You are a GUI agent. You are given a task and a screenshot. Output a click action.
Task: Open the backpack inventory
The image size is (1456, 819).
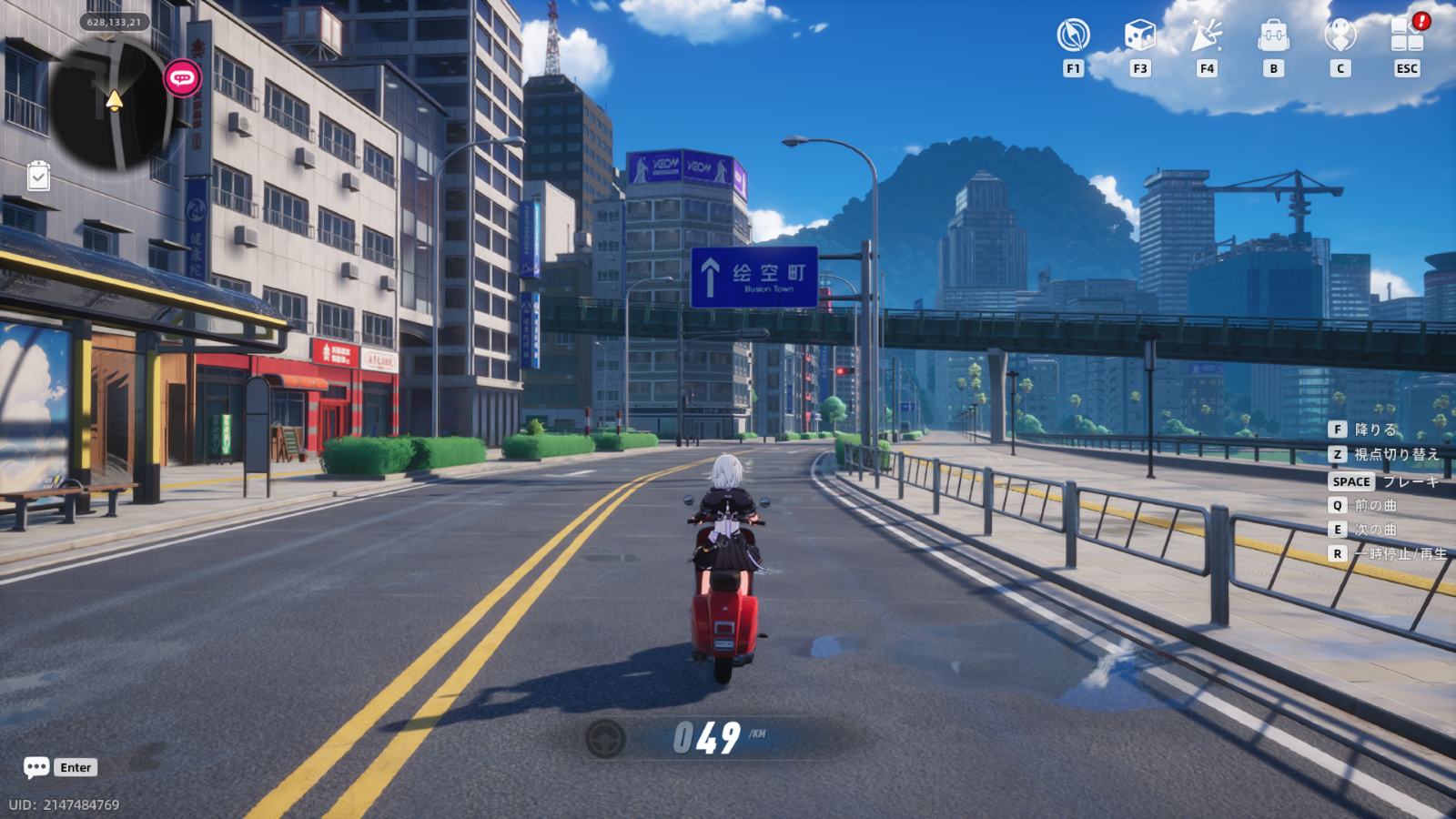point(1273,36)
